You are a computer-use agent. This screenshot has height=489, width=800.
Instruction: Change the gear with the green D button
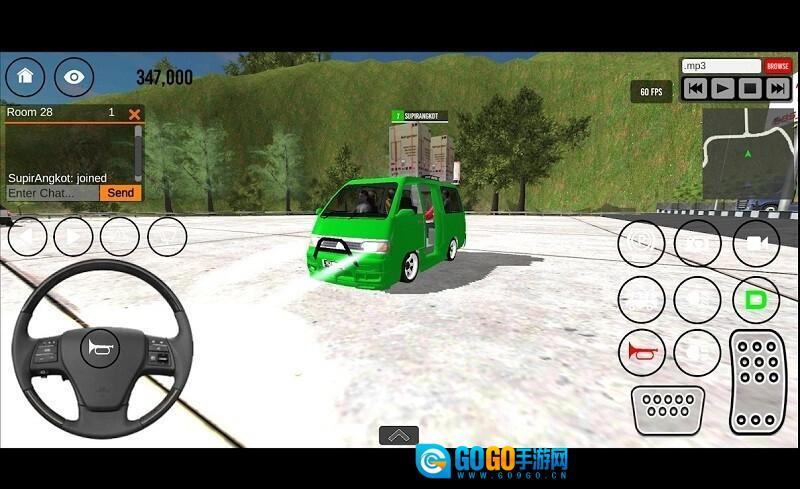[756, 299]
